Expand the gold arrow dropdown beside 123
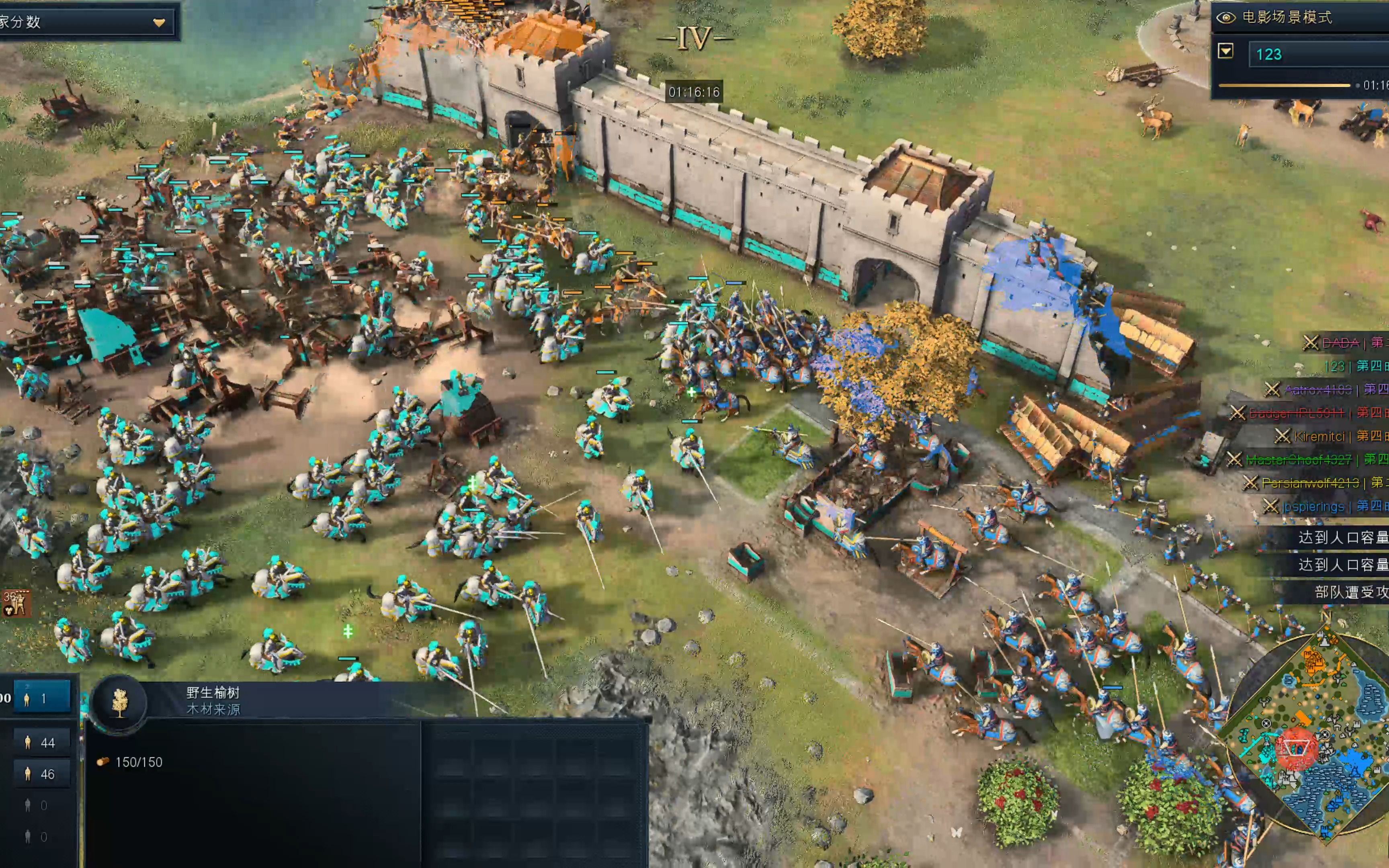This screenshot has width=1389, height=868. pos(1225,52)
